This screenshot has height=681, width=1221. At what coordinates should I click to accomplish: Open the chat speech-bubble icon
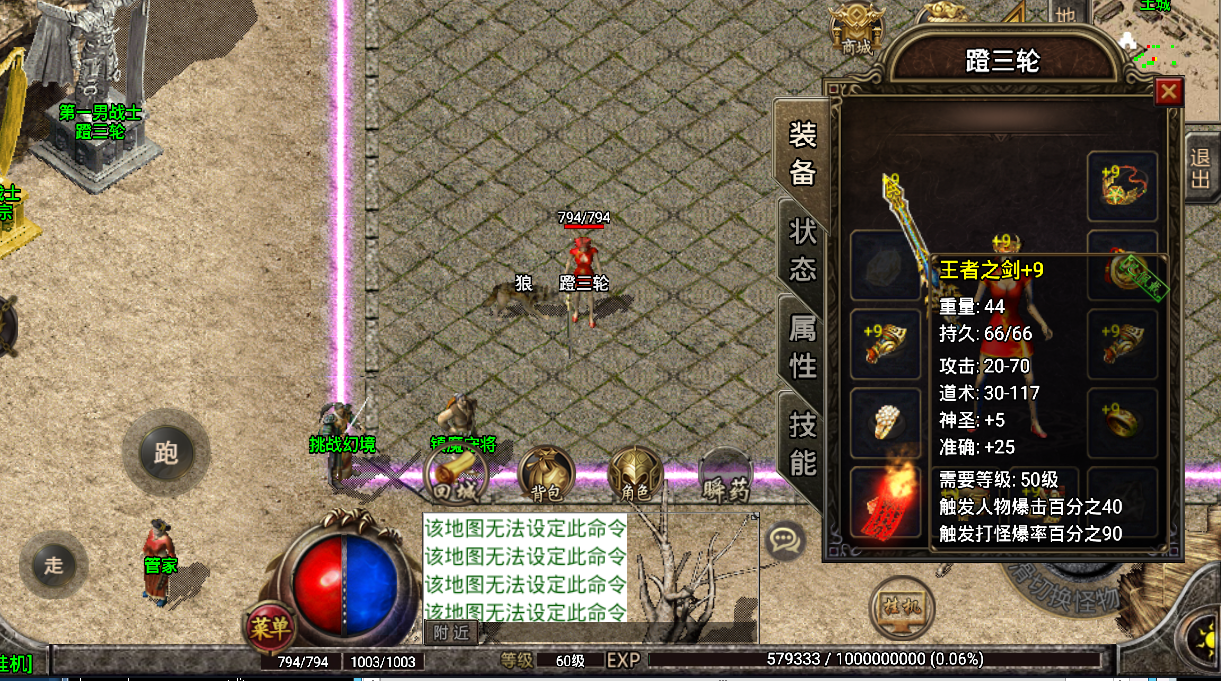(786, 540)
